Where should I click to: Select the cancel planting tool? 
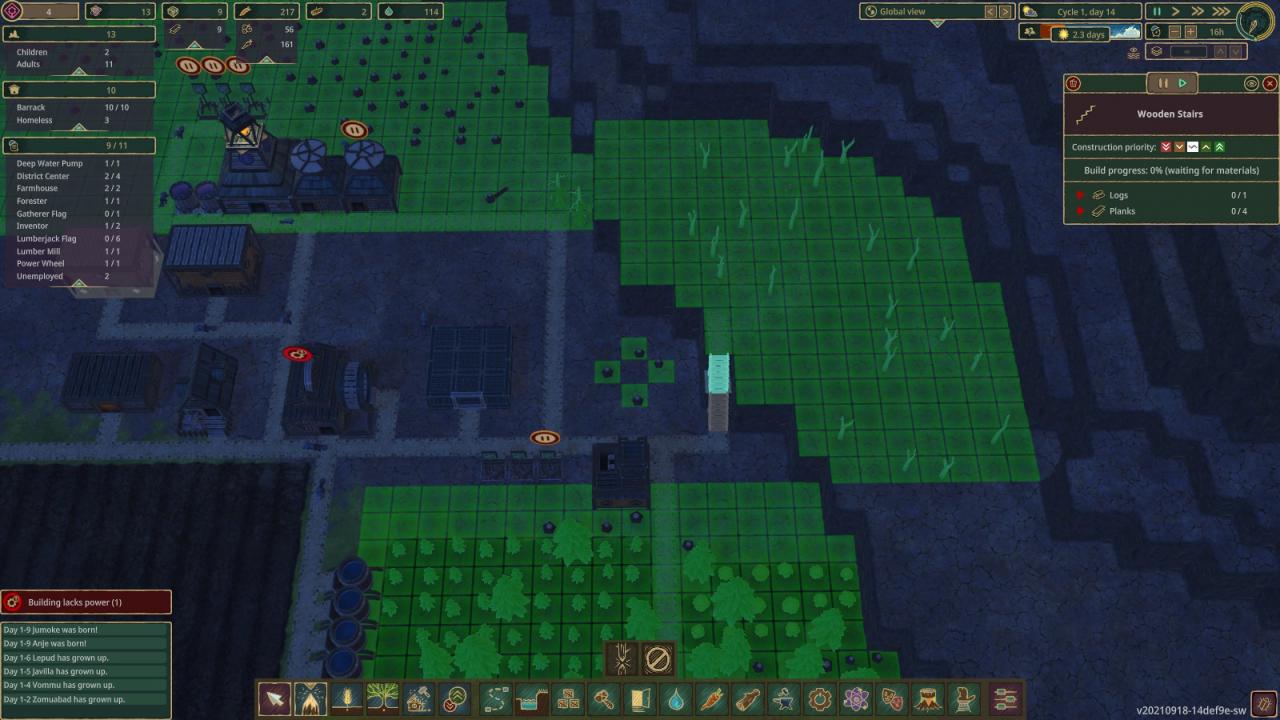[657, 659]
